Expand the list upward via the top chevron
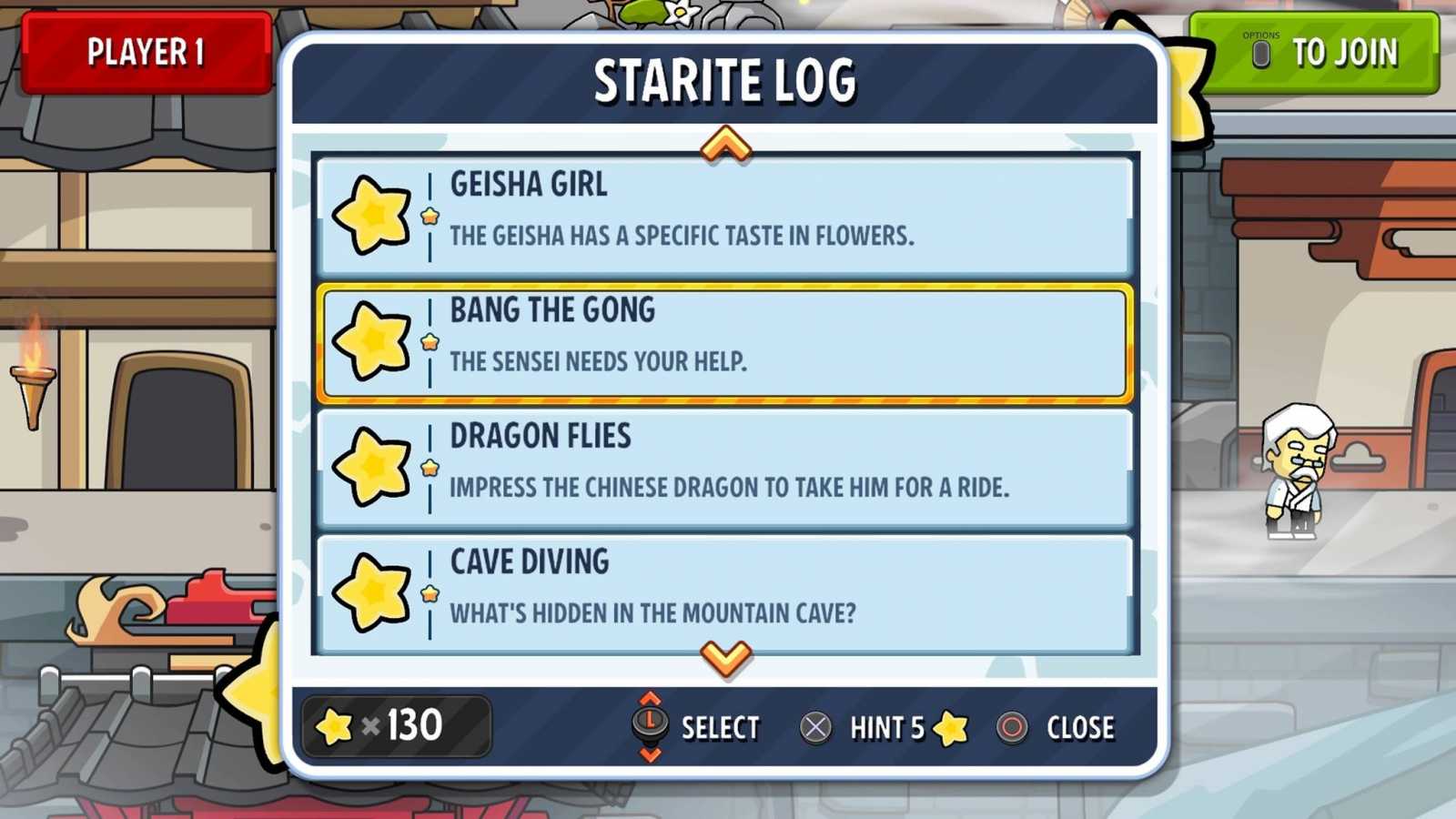The width and height of the screenshot is (1456, 819). coord(724,144)
